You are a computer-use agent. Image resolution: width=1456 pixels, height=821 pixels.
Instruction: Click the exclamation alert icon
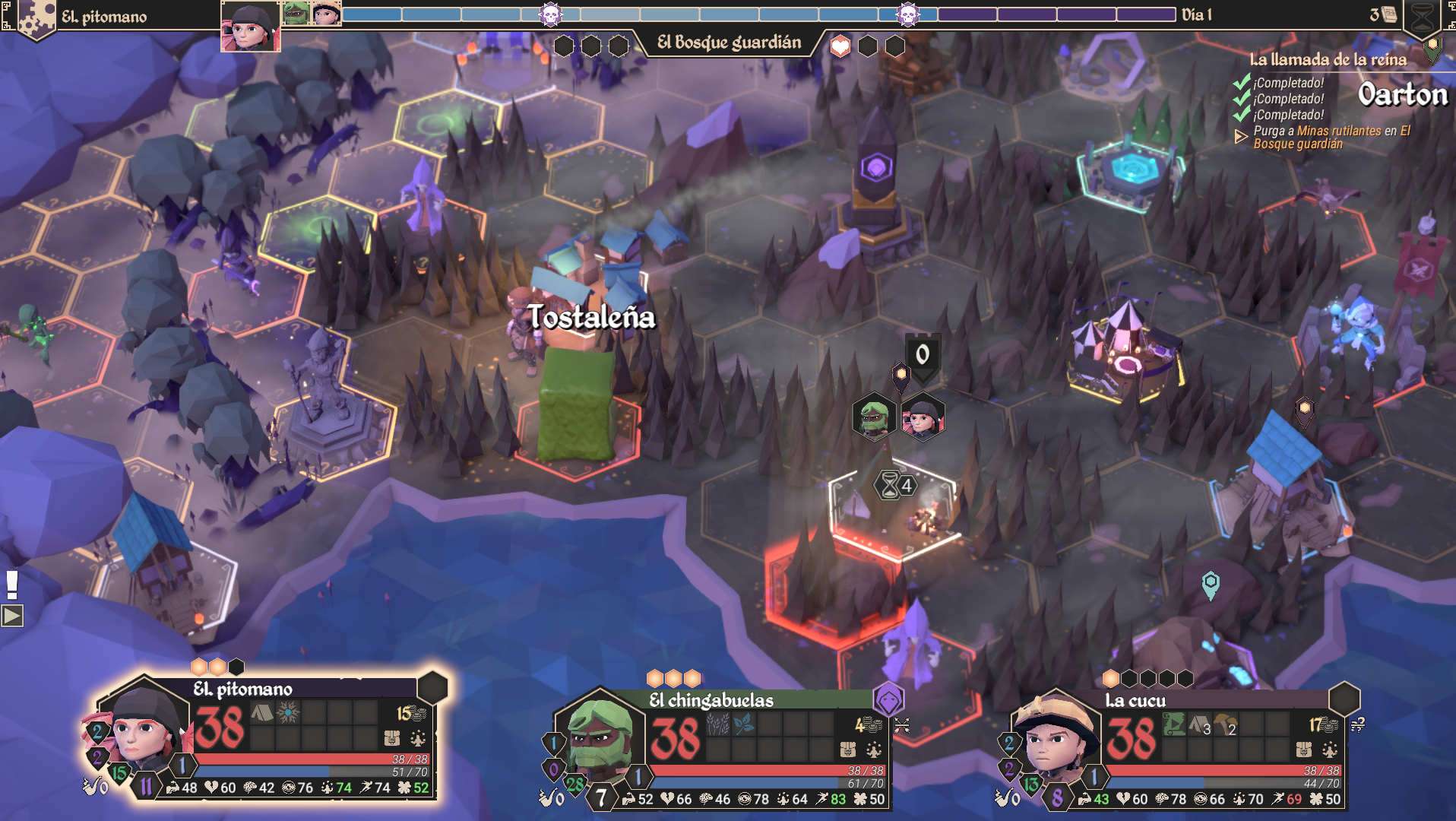tap(11, 585)
